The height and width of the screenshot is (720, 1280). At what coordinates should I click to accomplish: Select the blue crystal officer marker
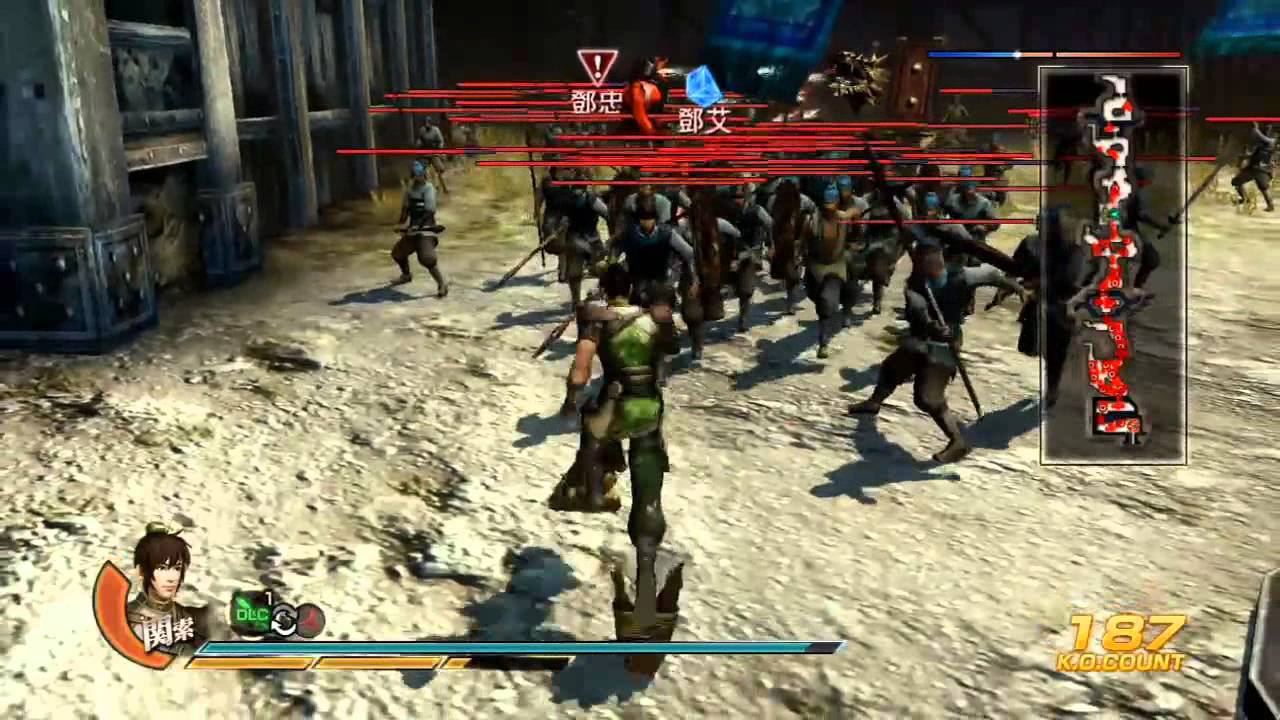tap(703, 86)
